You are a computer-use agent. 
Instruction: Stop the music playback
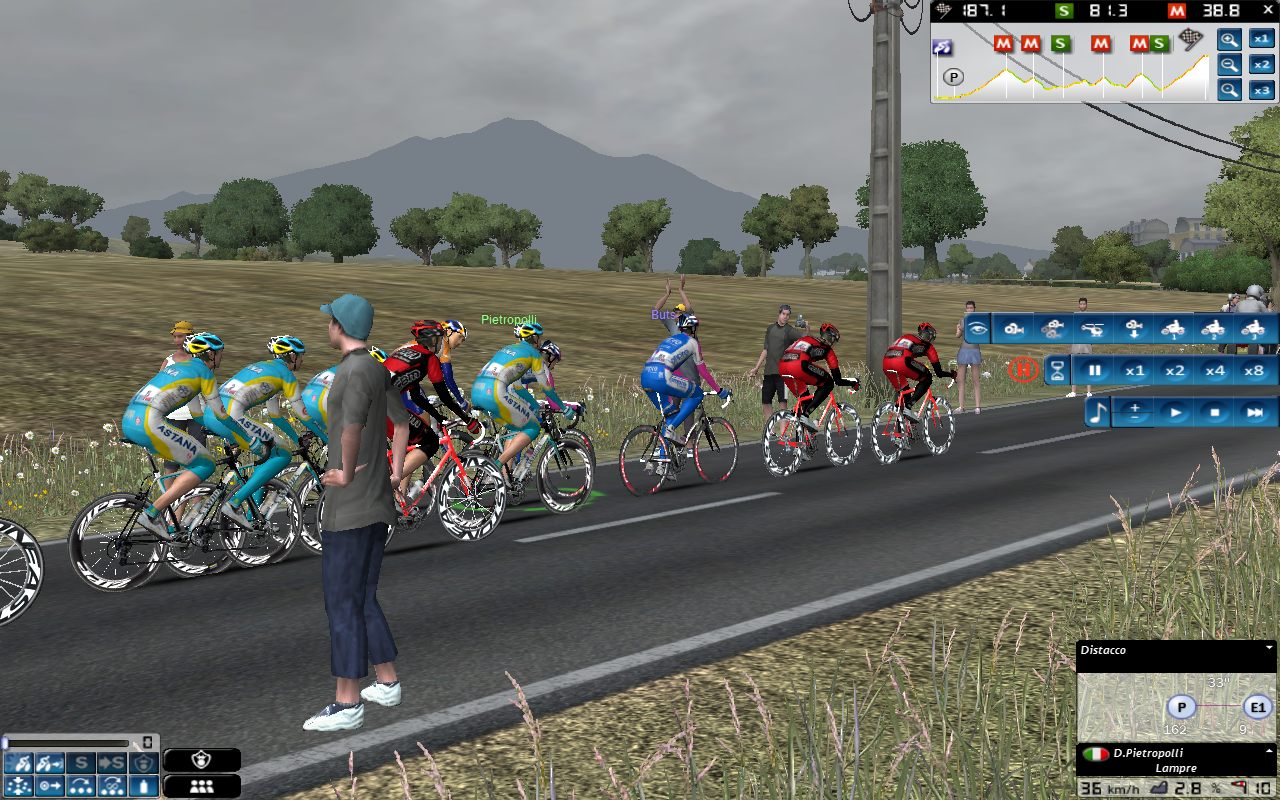click(x=1215, y=412)
